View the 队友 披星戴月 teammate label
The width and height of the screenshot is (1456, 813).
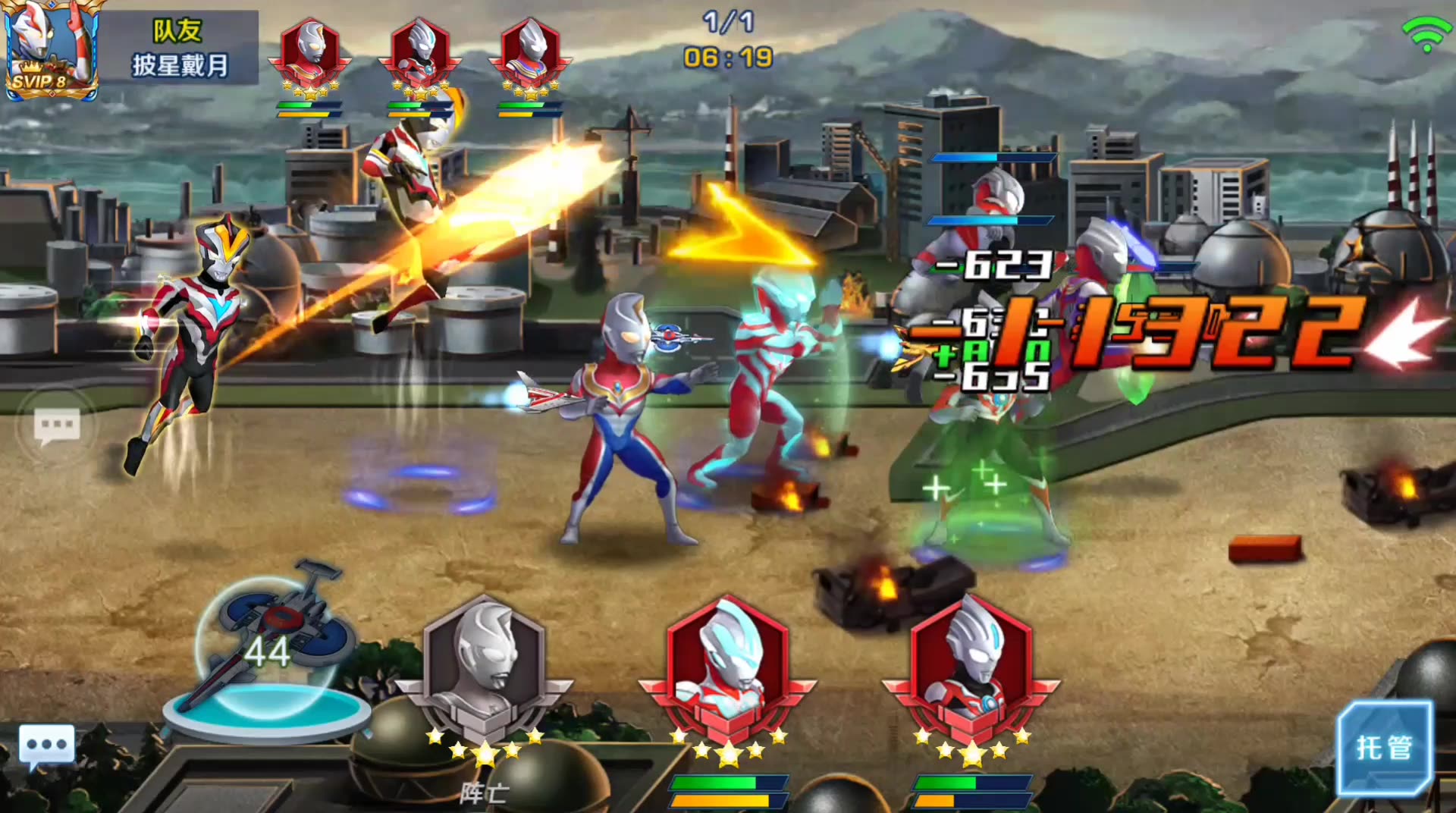coord(179,48)
